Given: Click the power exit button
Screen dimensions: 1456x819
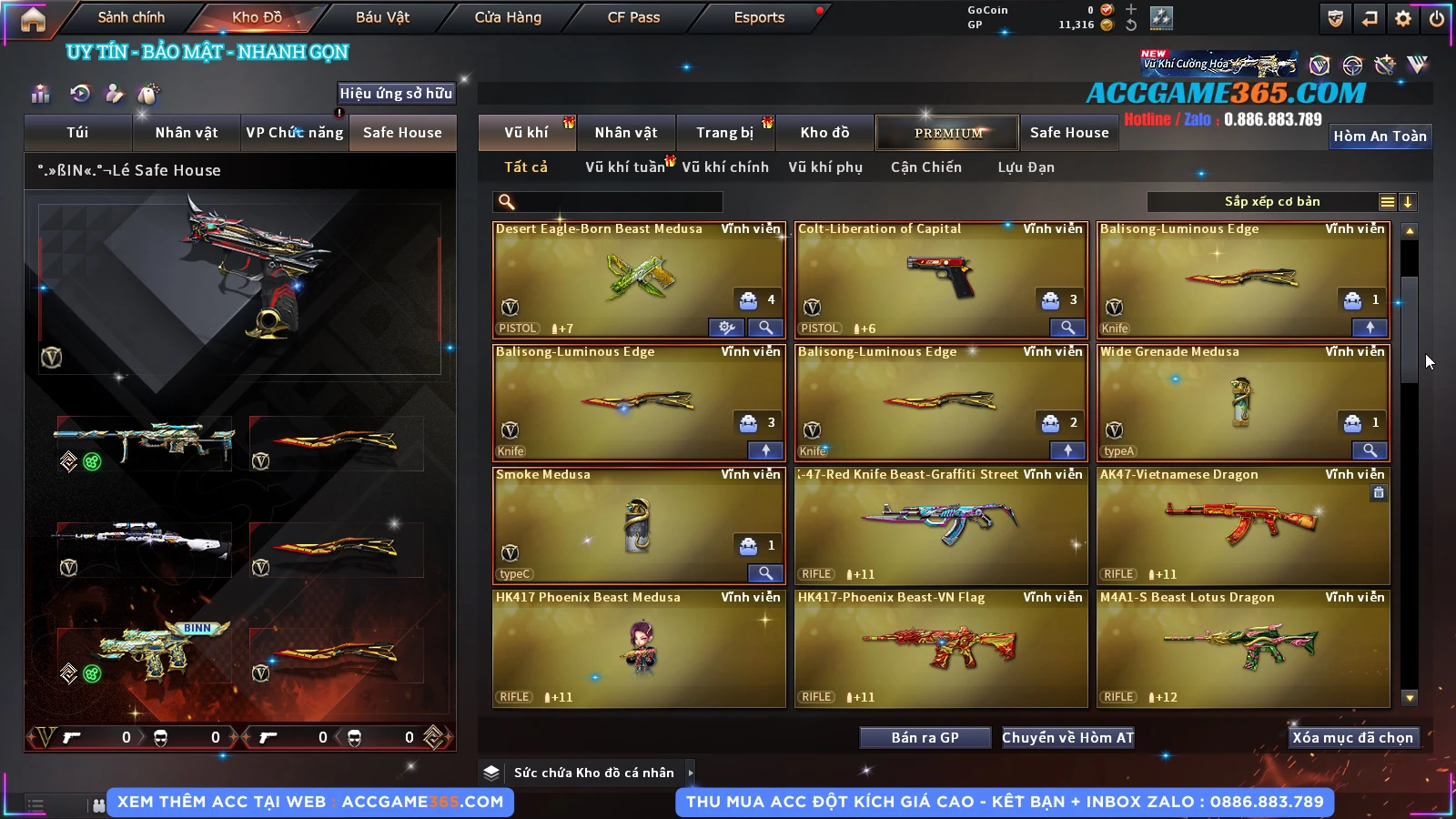Looking at the screenshot, I should click(x=1437, y=18).
